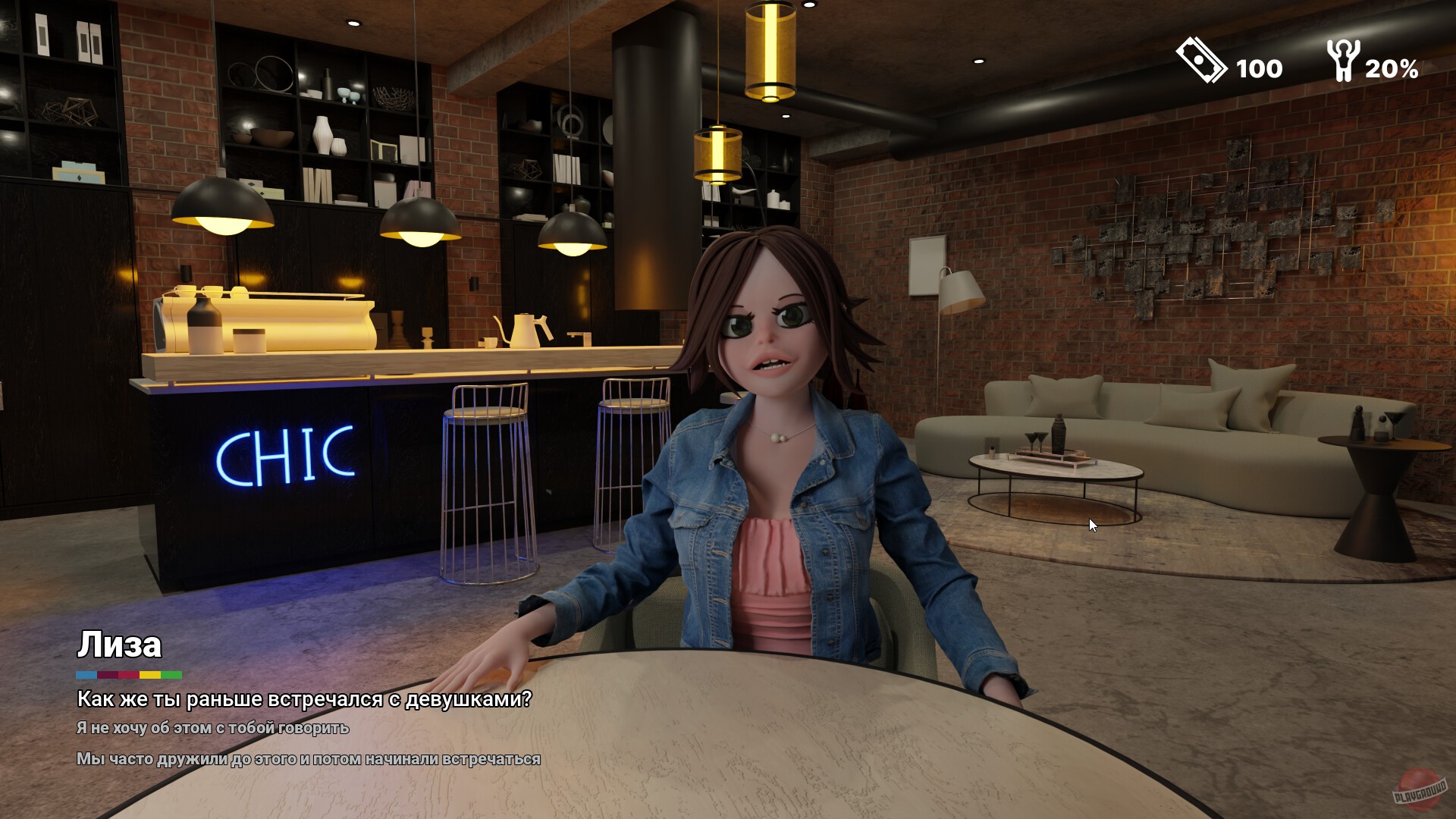Viewport: 1456px width, 819px height.
Task: Click the yellow segment of the relationship bar
Action: (149, 674)
